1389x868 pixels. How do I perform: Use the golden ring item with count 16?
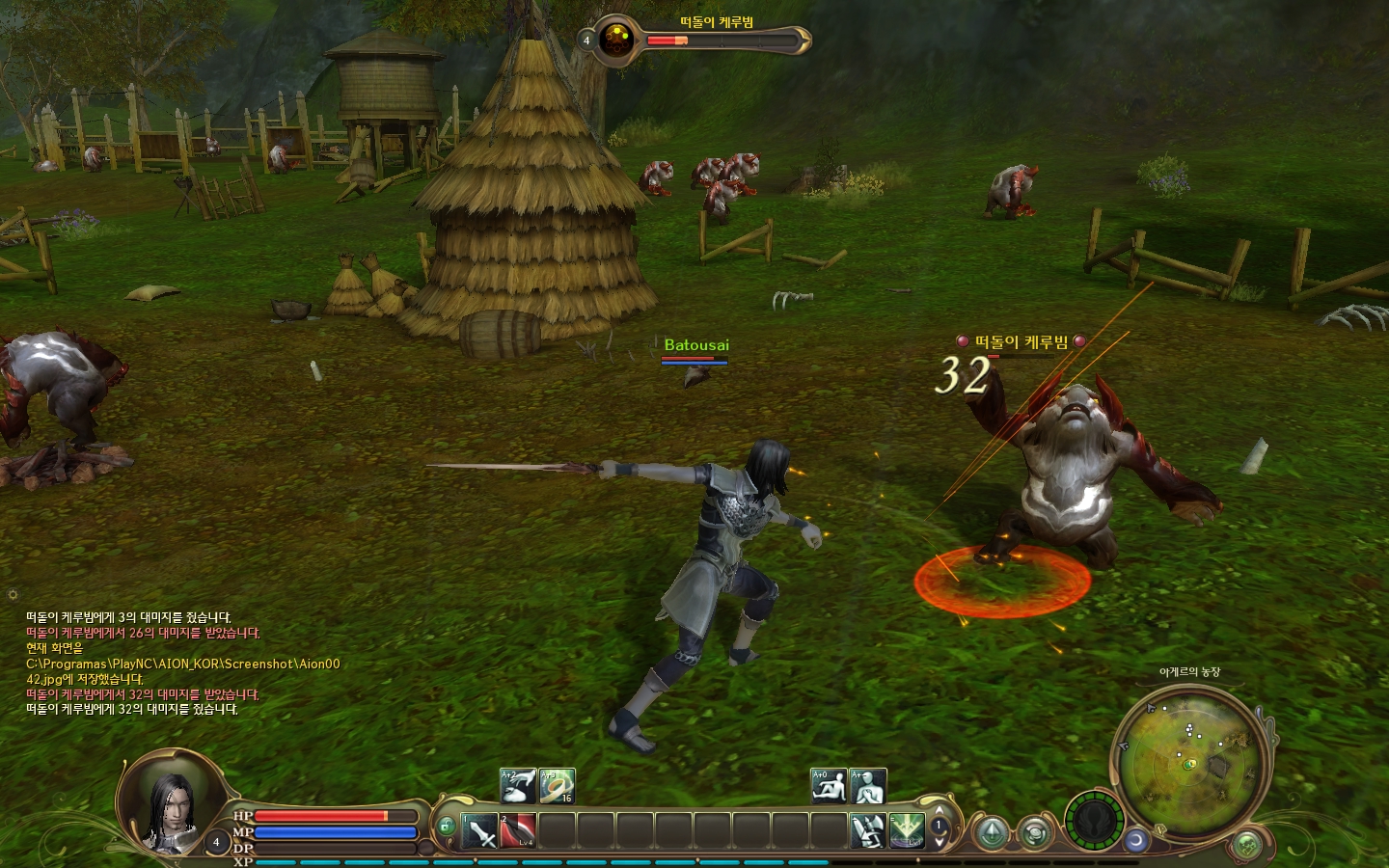tap(557, 786)
